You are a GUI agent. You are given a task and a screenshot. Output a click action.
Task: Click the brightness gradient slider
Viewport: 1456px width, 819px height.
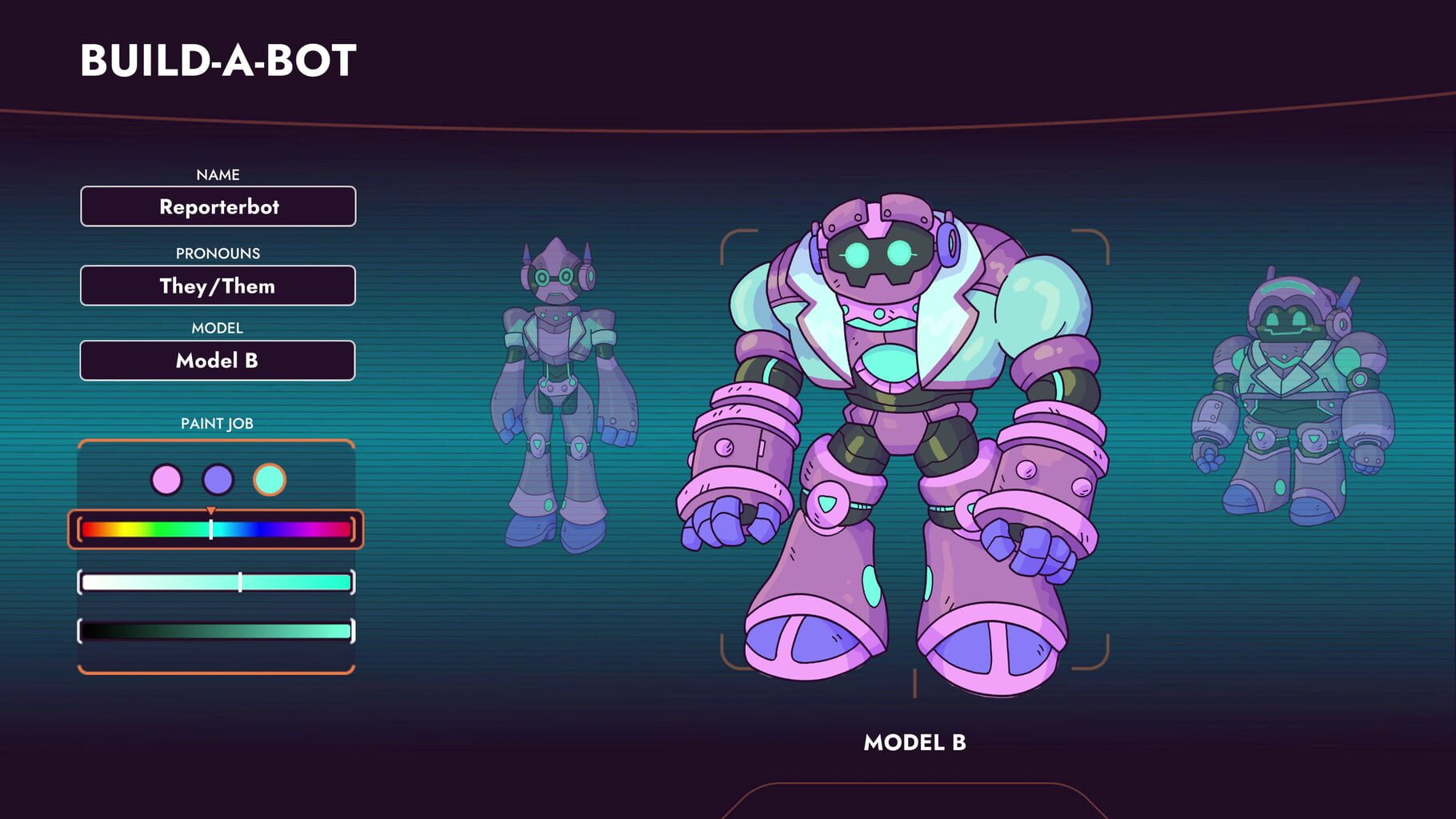[216, 632]
